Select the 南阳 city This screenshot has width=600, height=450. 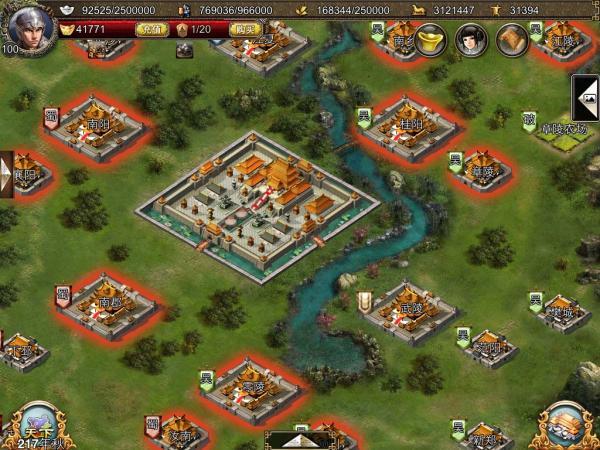coord(97,127)
